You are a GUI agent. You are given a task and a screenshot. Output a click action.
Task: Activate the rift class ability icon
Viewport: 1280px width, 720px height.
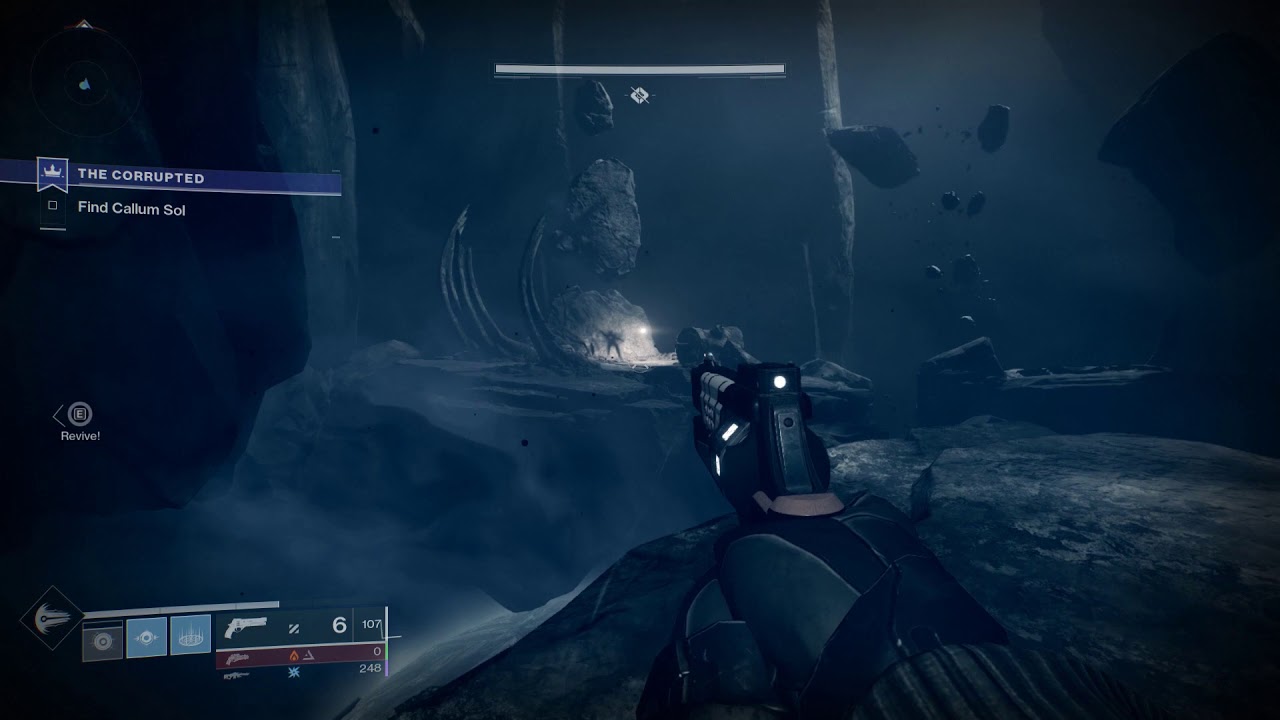tap(190, 635)
